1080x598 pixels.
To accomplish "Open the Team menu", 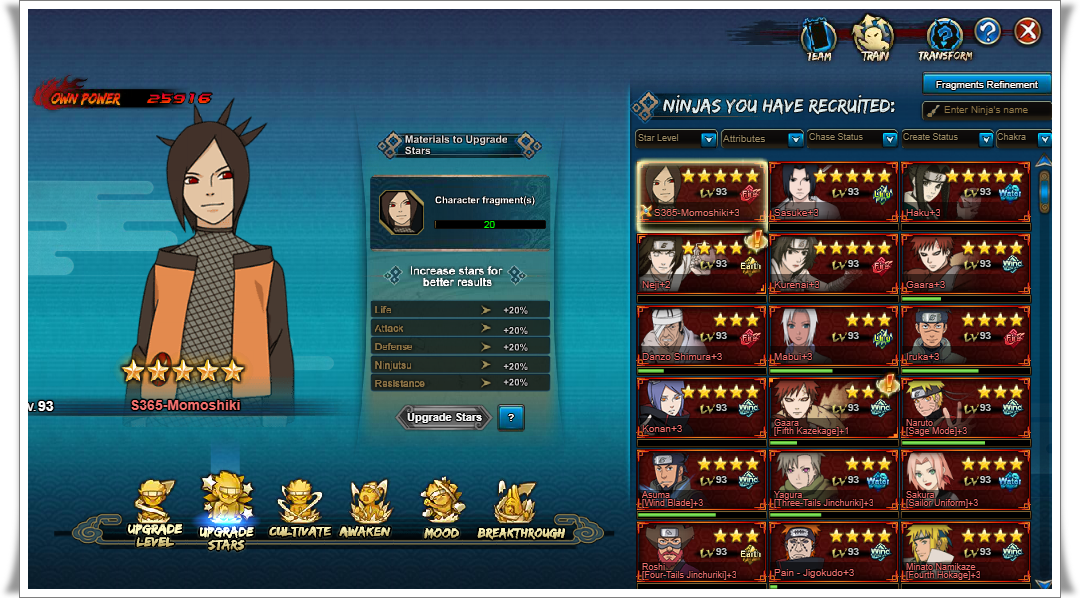I will pyautogui.click(x=819, y=40).
